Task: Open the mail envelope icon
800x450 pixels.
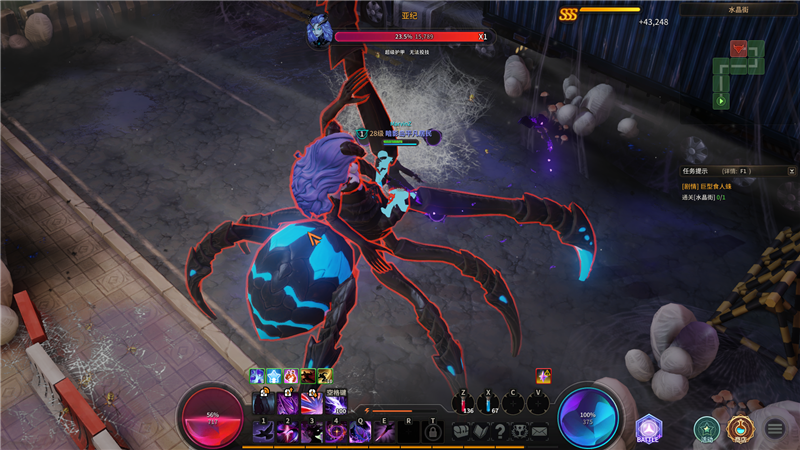Action: [540, 431]
